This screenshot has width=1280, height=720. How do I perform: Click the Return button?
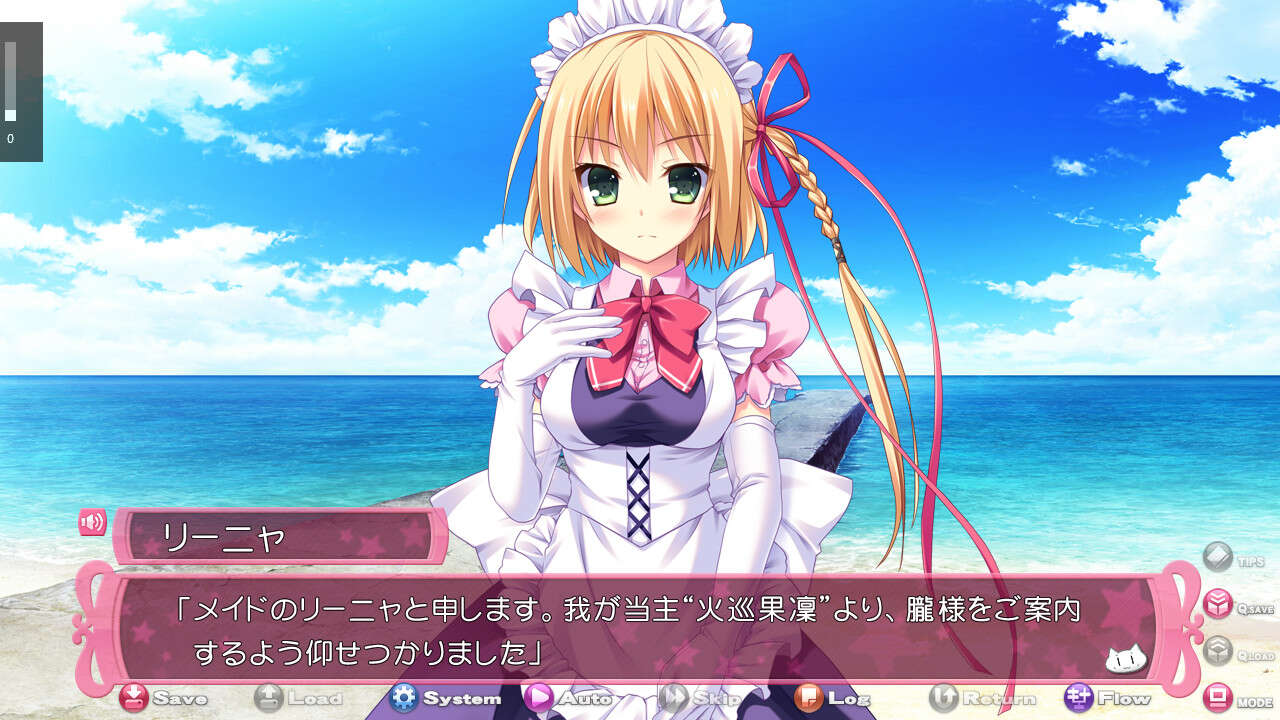pos(969,697)
